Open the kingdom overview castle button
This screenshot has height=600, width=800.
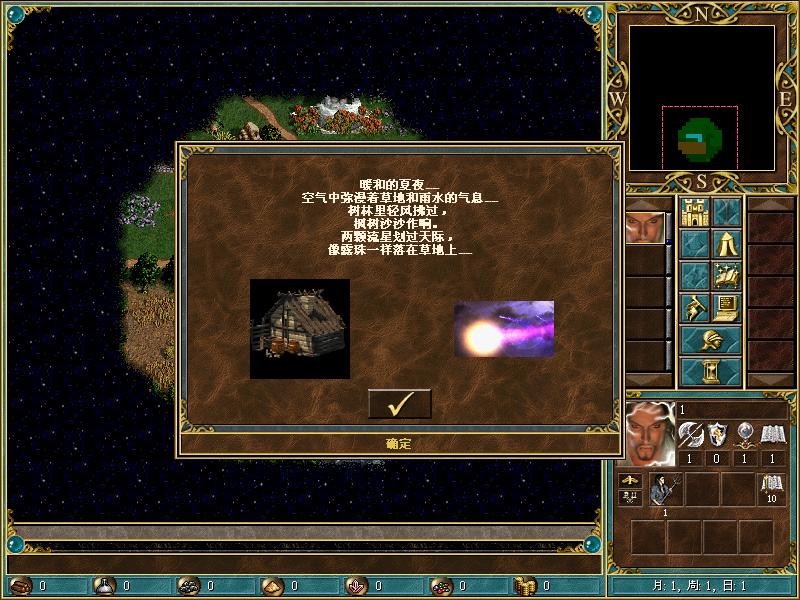pyautogui.click(x=694, y=212)
